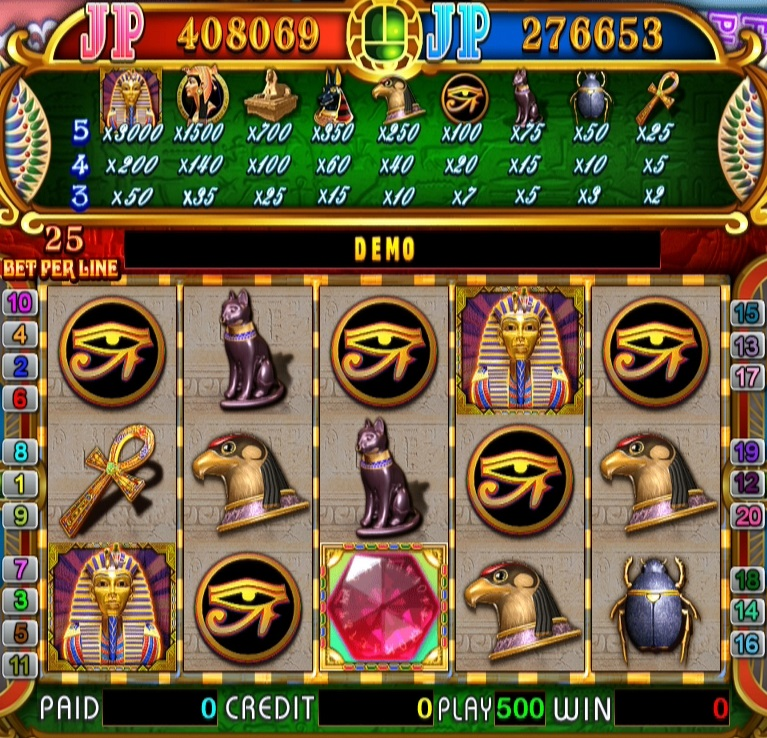Select payline number 15 marker

(x=746, y=313)
